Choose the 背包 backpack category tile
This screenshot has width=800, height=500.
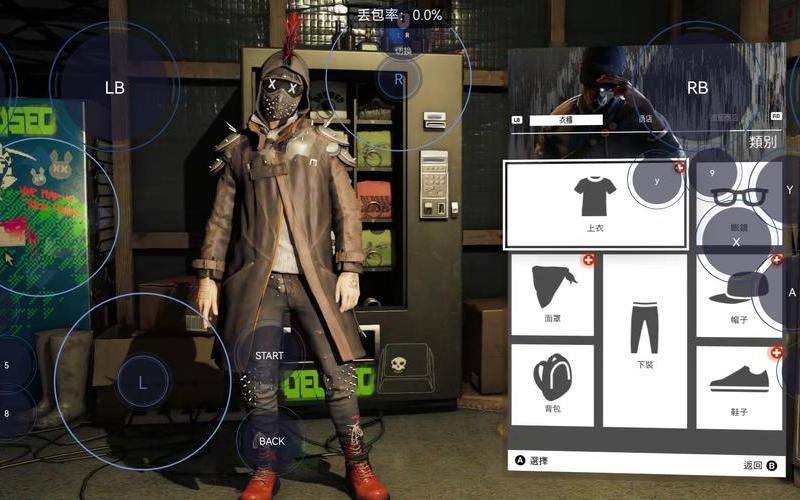coord(552,385)
